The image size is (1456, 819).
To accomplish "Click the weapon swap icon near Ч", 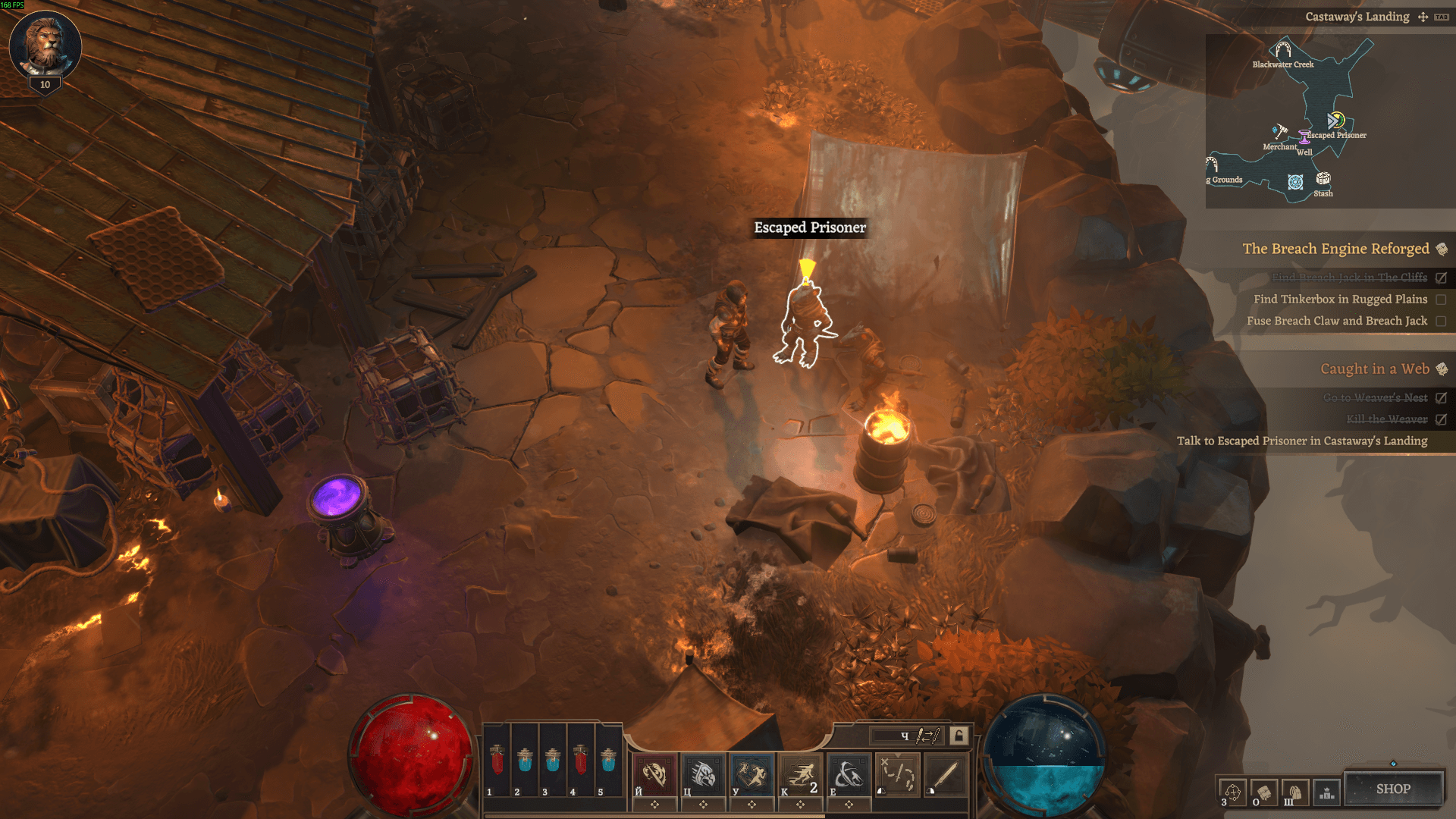I will 927,736.
